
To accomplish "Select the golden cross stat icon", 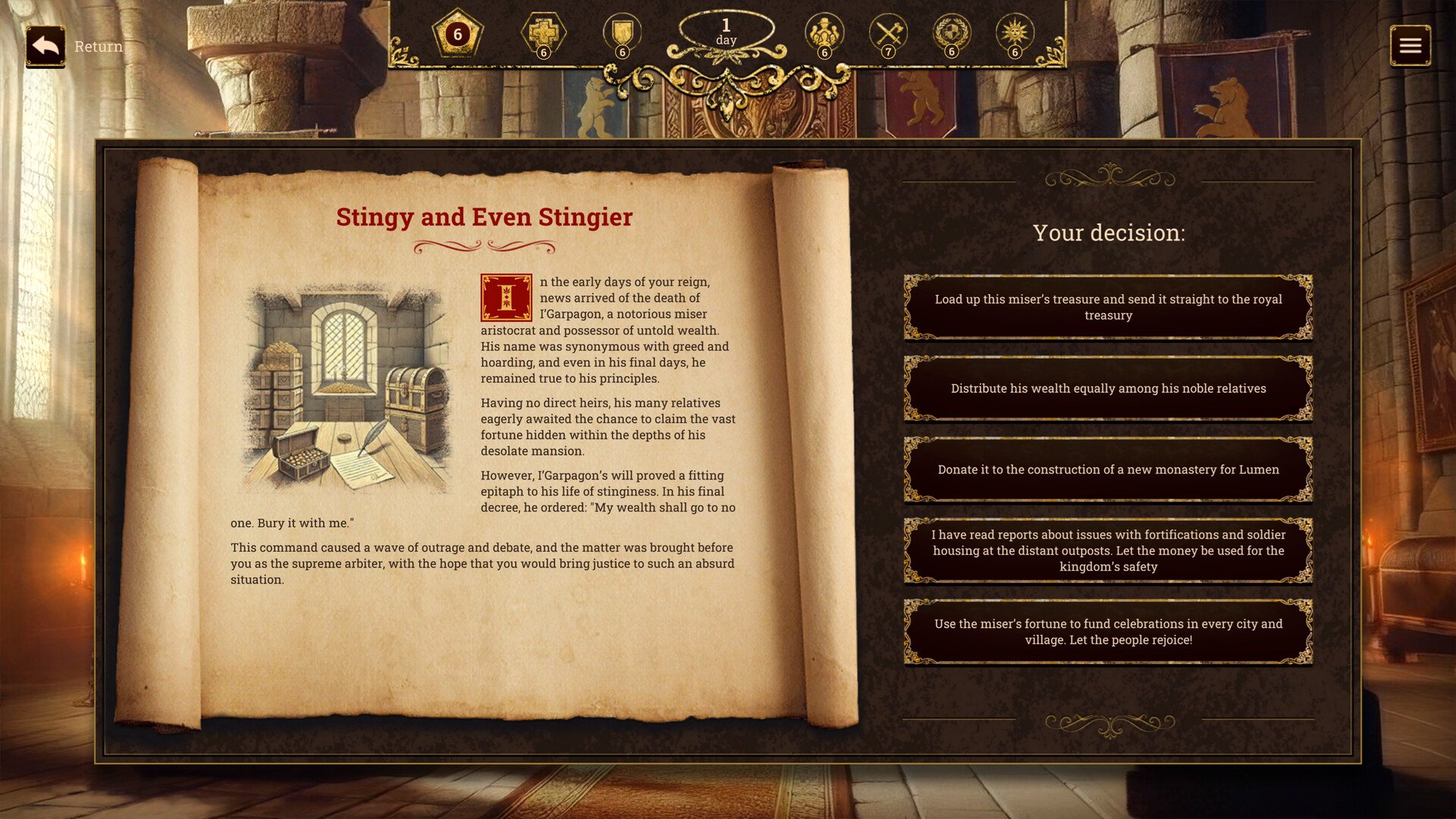I will (x=543, y=34).
